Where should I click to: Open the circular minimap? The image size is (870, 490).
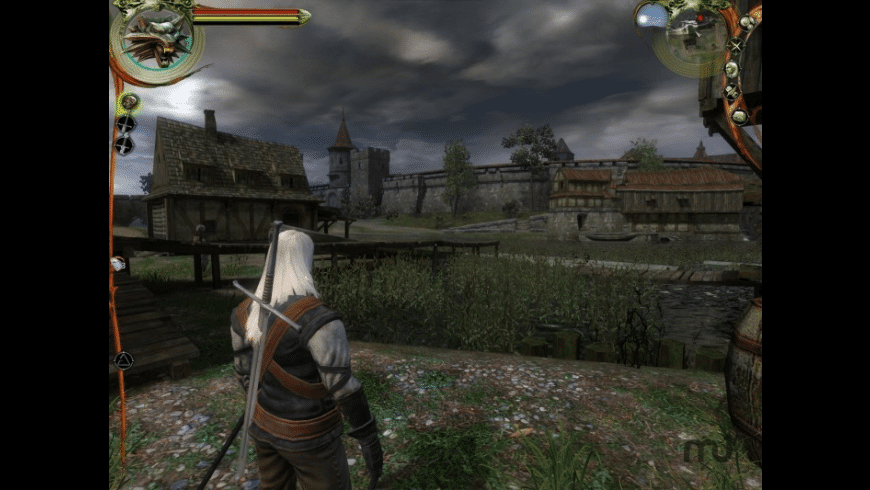[x=694, y=38]
